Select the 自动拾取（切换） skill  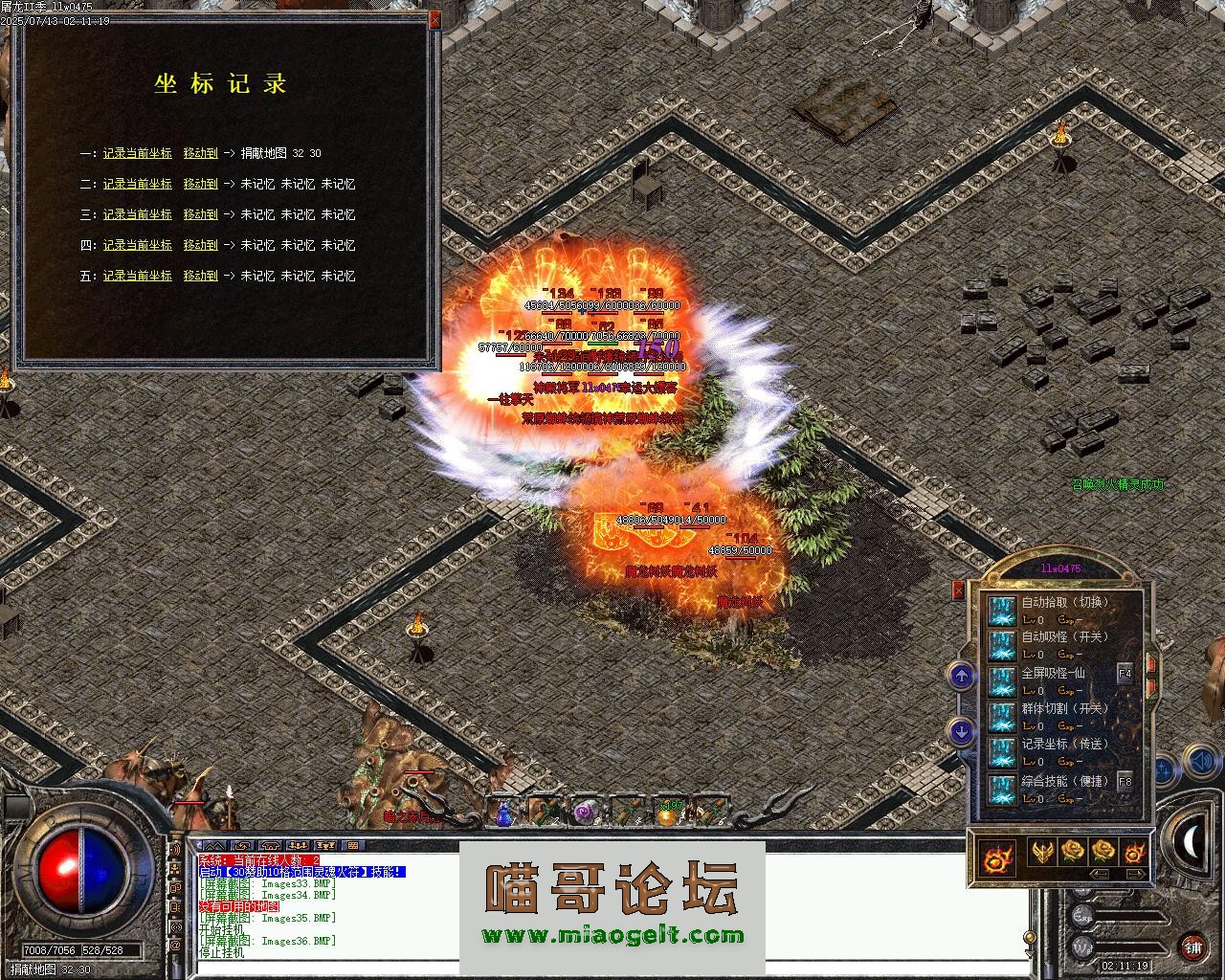(1002, 610)
